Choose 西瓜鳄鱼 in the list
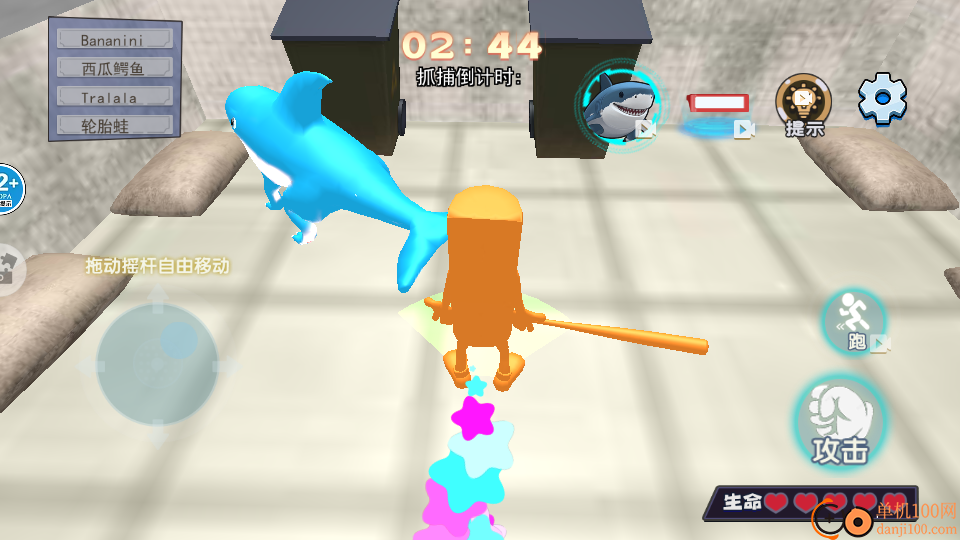960x540 pixels. pyautogui.click(x=115, y=69)
